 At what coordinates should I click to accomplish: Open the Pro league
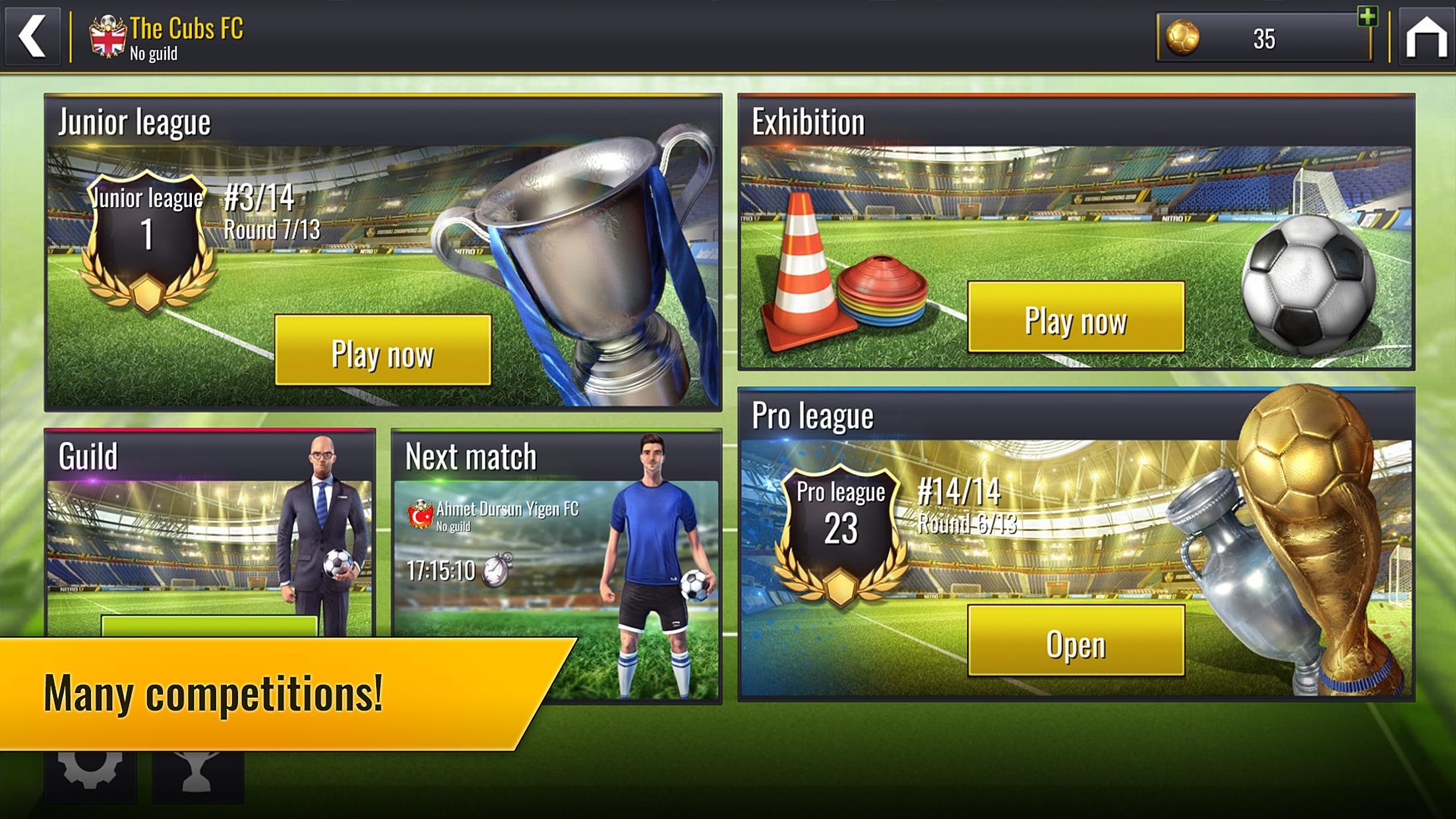point(1076,641)
